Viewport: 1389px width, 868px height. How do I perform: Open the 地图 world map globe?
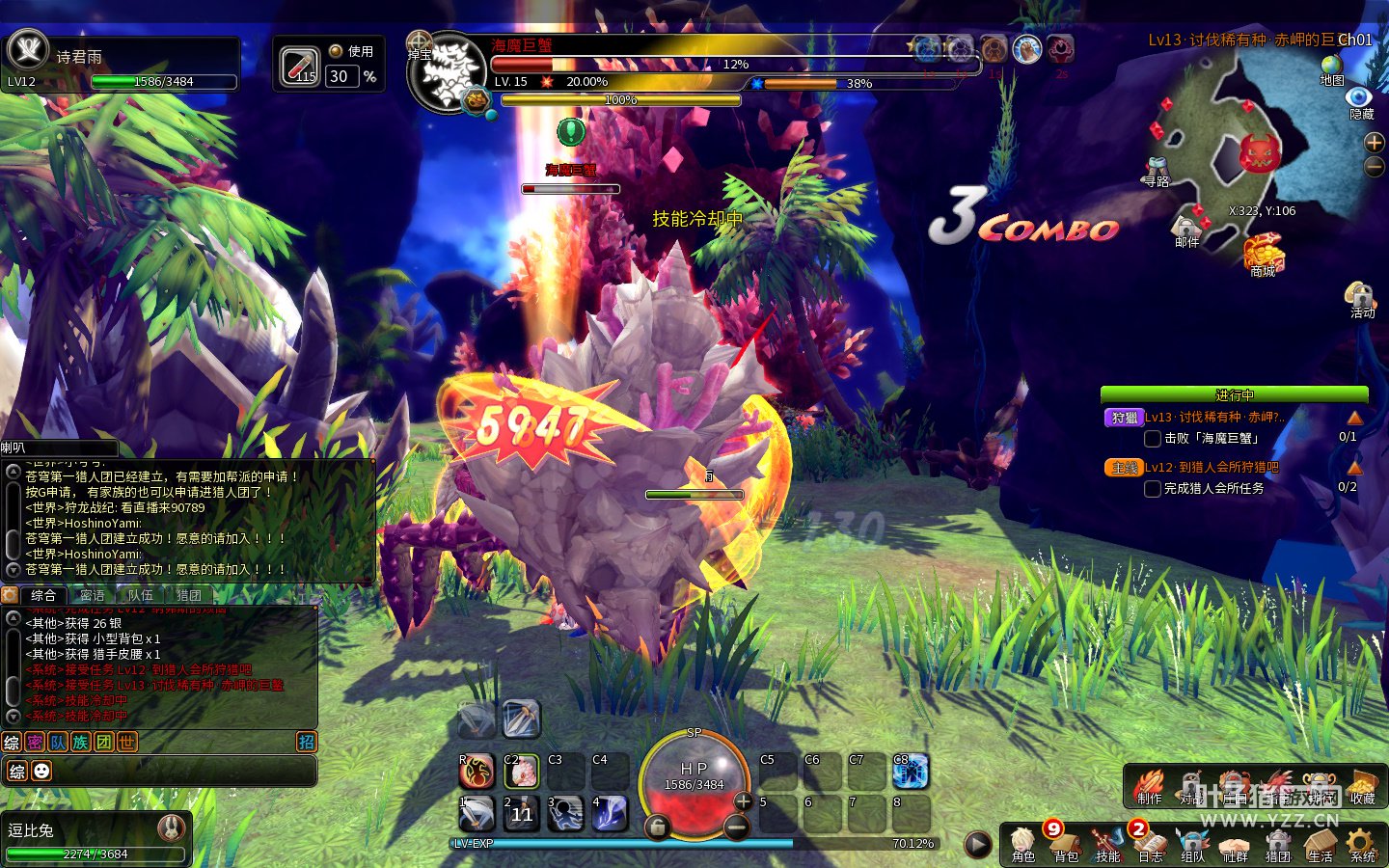coord(1332,66)
